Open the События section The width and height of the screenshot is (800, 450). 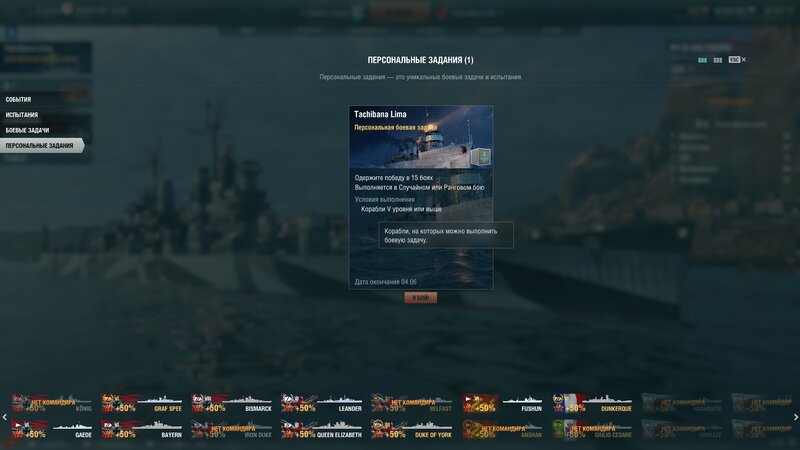[19, 100]
